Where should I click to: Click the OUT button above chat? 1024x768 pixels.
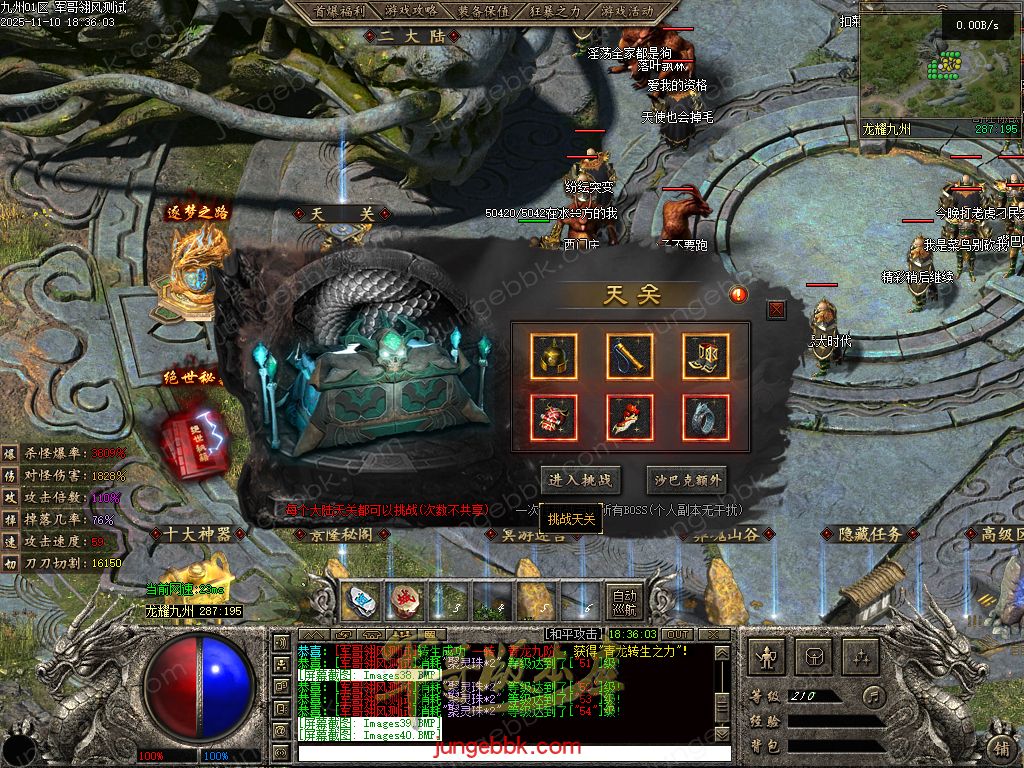coord(678,635)
